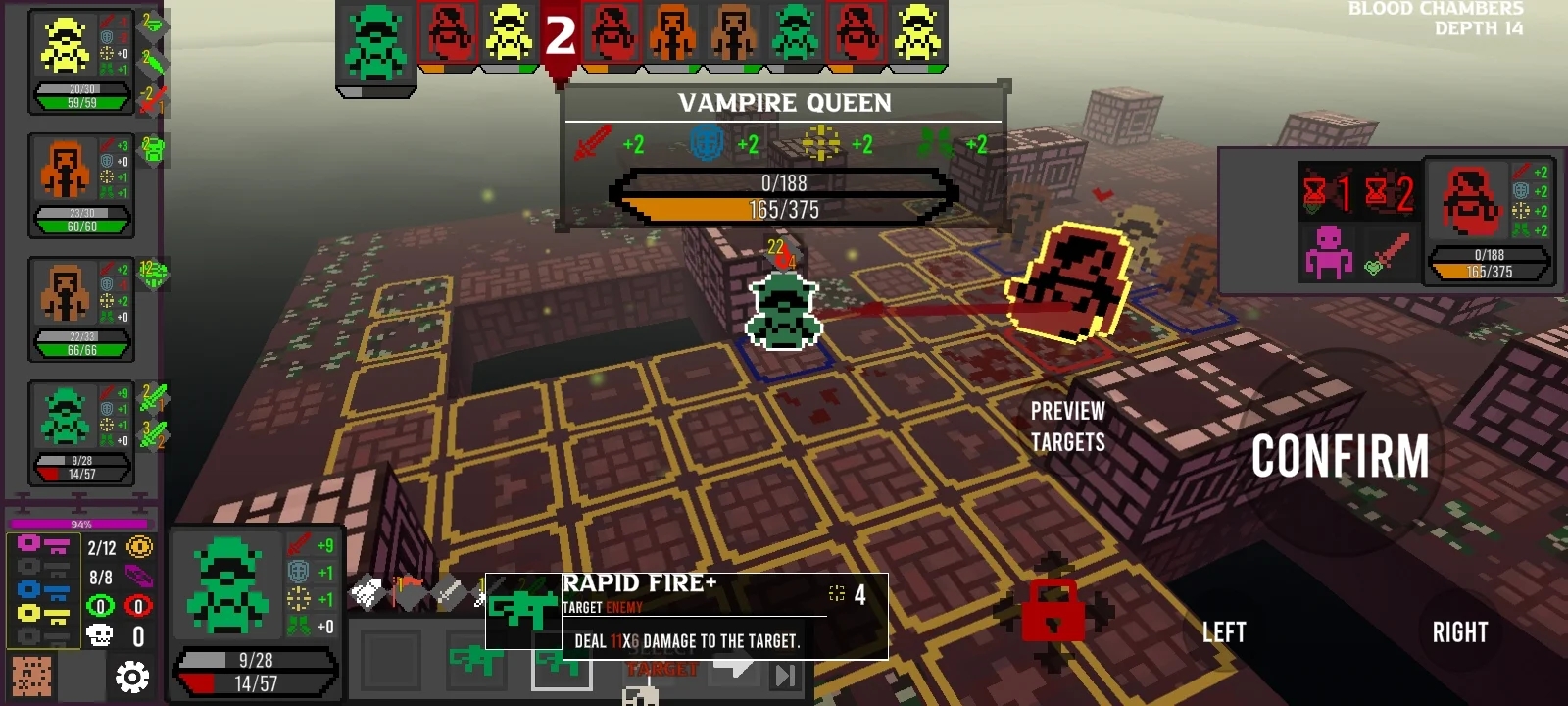Viewport: 1568px width, 706px height.
Task: Inspect the gold coin currency icon
Action: pyautogui.click(x=140, y=547)
